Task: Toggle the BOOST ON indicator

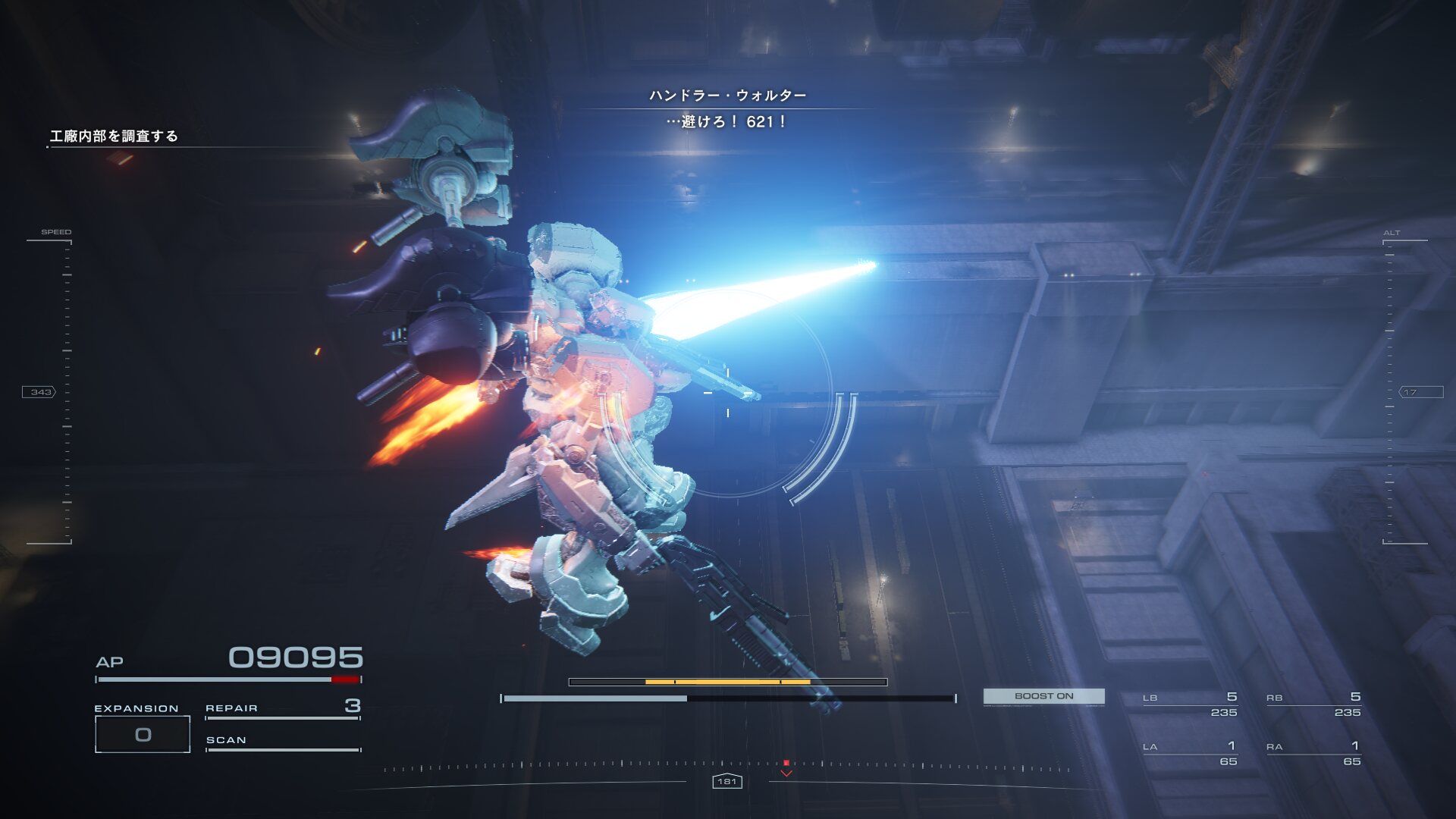Action: point(1043,696)
